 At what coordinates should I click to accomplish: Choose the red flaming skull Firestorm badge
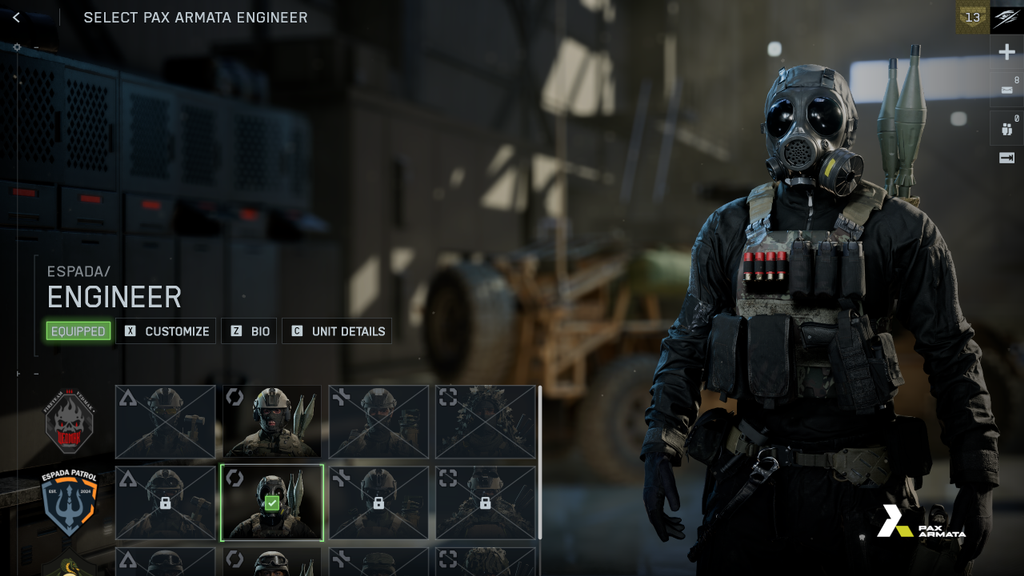click(68, 420)
